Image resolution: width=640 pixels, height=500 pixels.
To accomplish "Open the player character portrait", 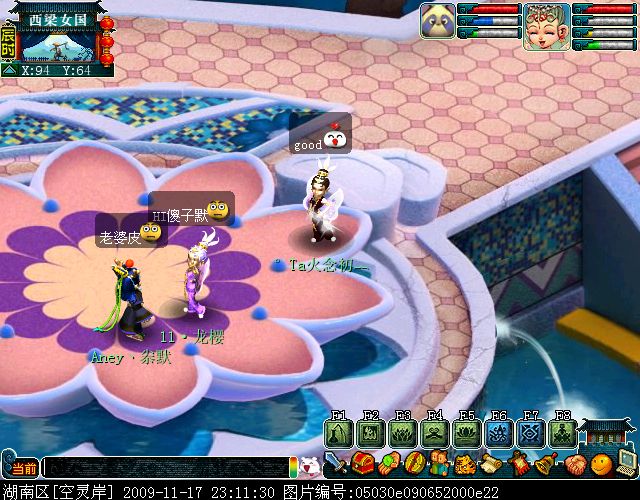I will [546, 26].
